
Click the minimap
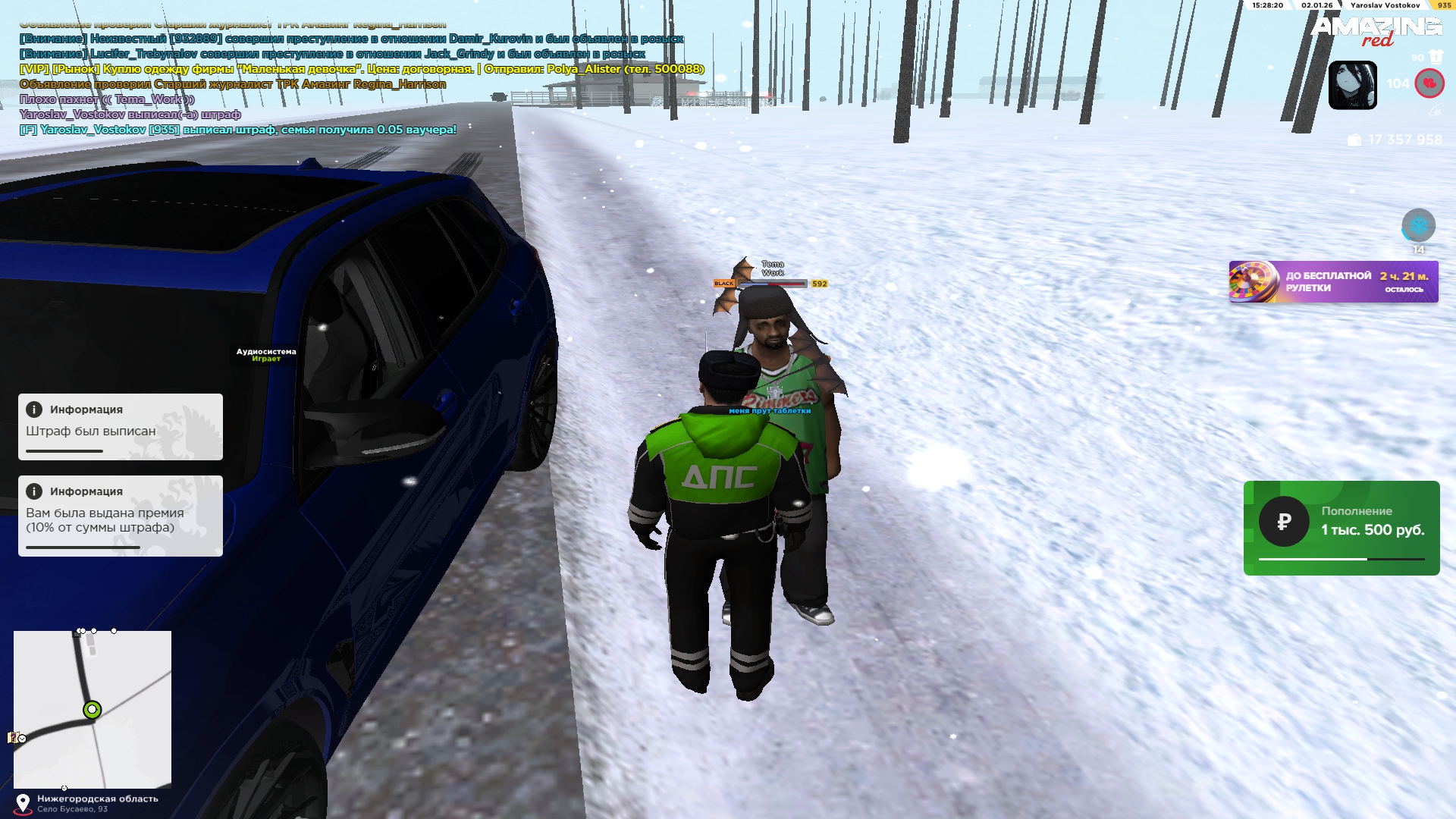click(x=93, y=709)
